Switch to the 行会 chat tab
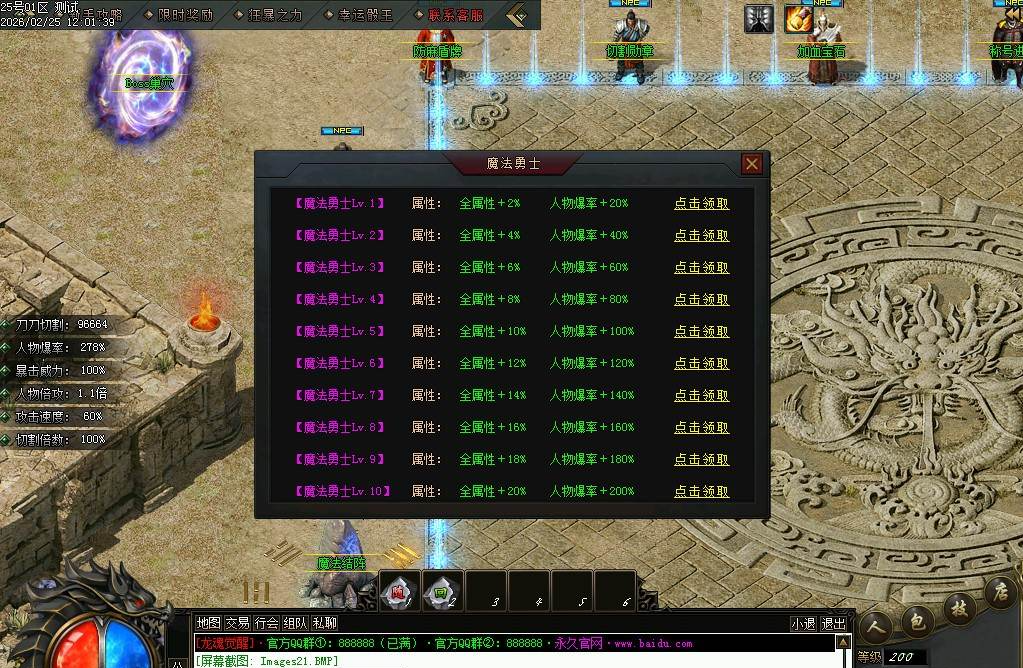 tap(266, 623)
